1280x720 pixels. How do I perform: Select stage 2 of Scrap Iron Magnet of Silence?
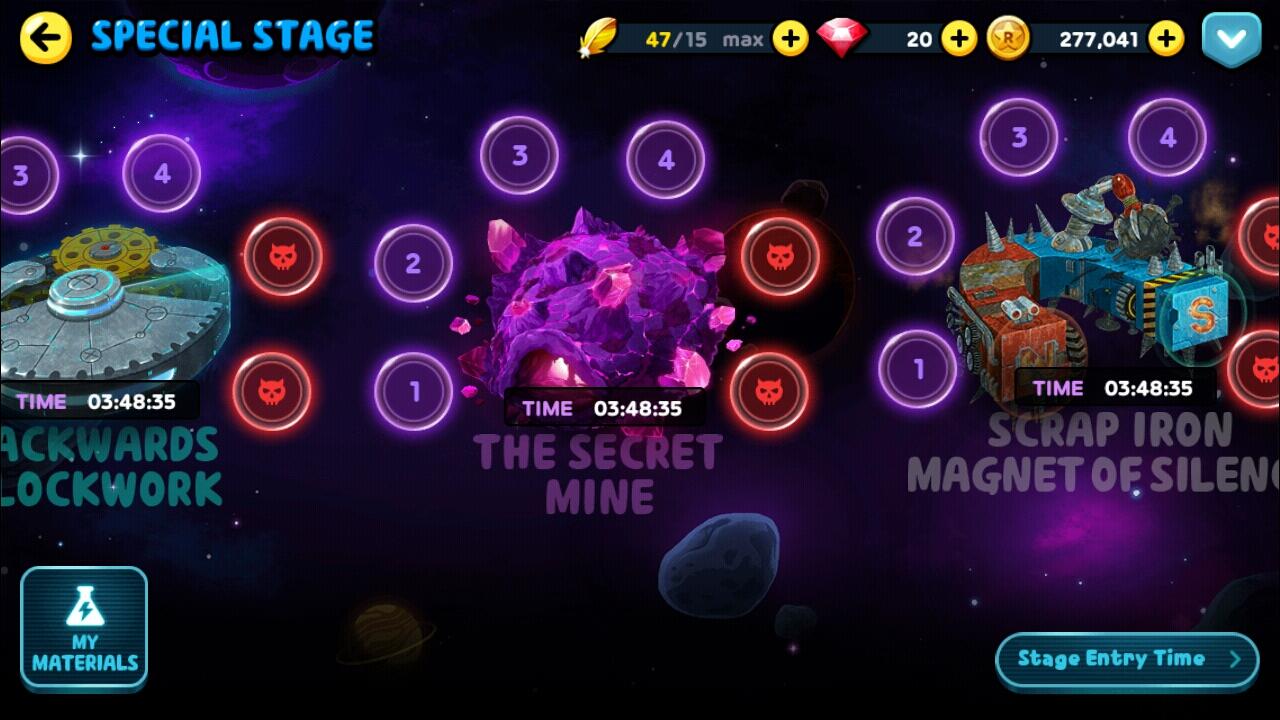(913, 236)
